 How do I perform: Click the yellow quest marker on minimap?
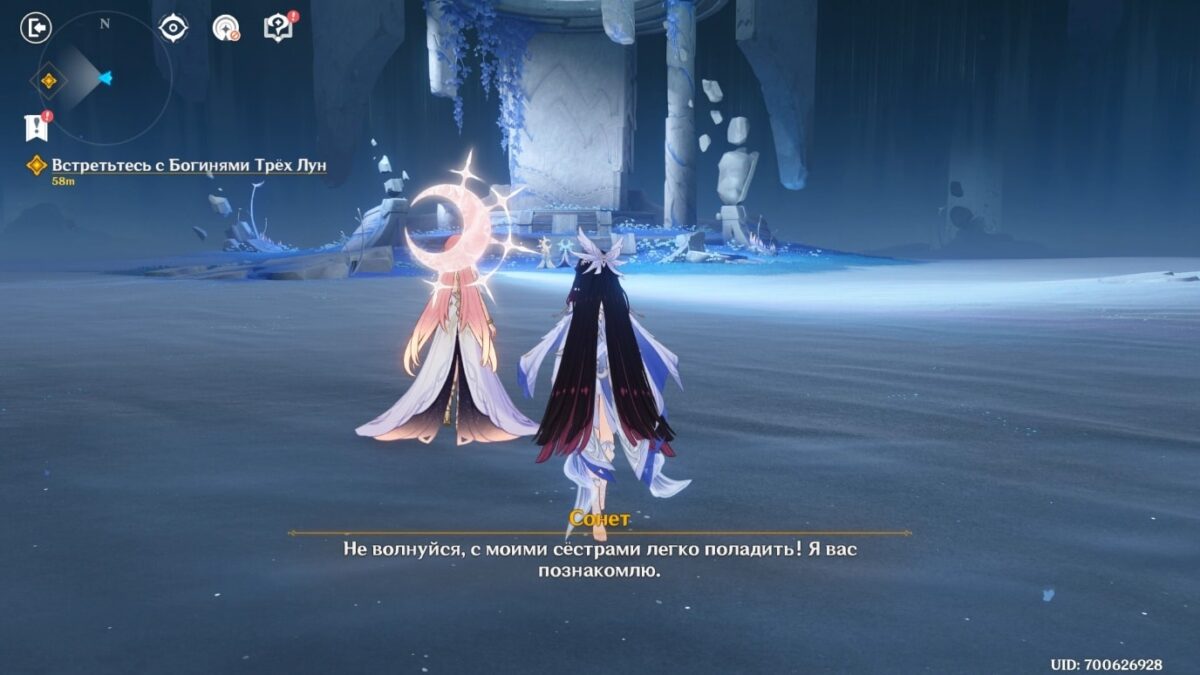pyautogui.click(x=48, y=80)
